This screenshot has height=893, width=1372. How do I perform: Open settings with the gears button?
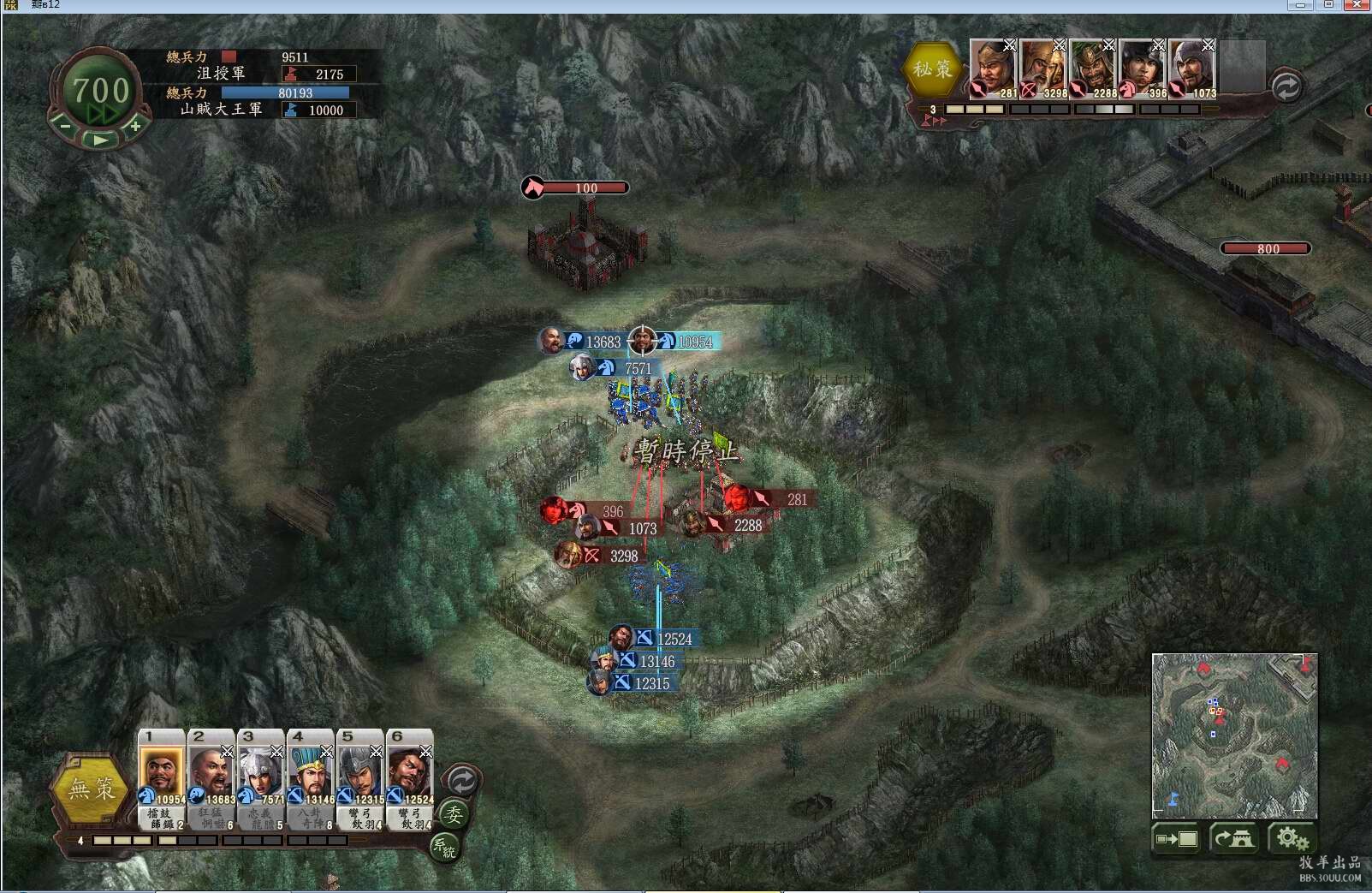[x=1292, y=838]
